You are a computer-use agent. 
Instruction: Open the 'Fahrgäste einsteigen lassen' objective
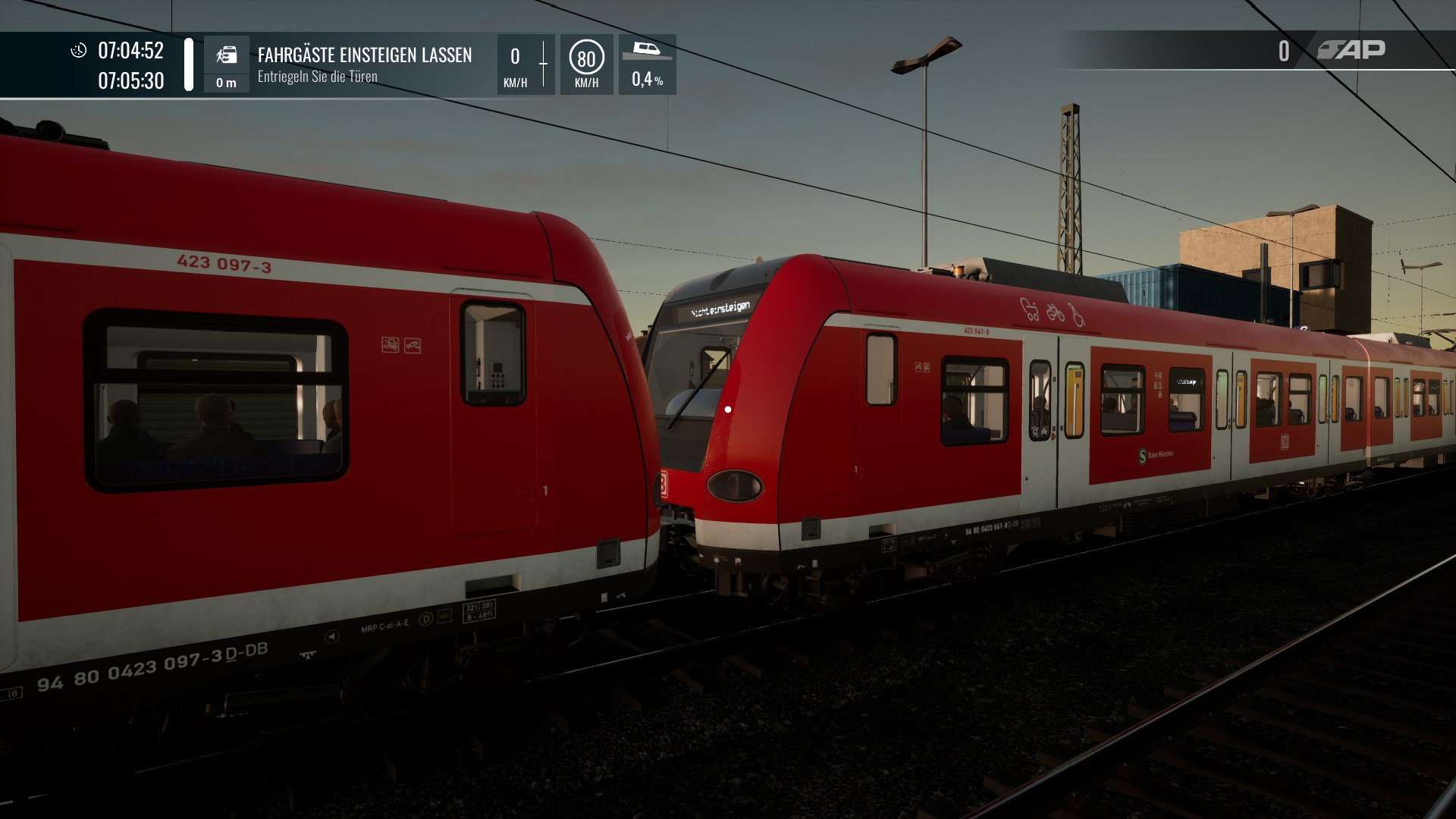tap(364, 55)
